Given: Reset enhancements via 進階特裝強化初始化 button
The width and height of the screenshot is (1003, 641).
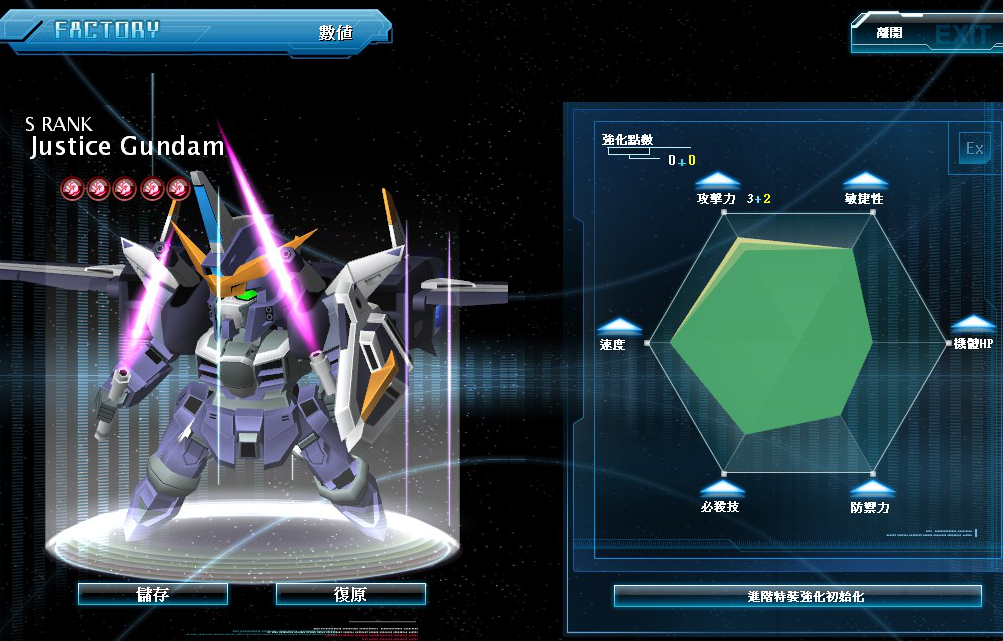Looking at the screenshot, I should point(797,596).
